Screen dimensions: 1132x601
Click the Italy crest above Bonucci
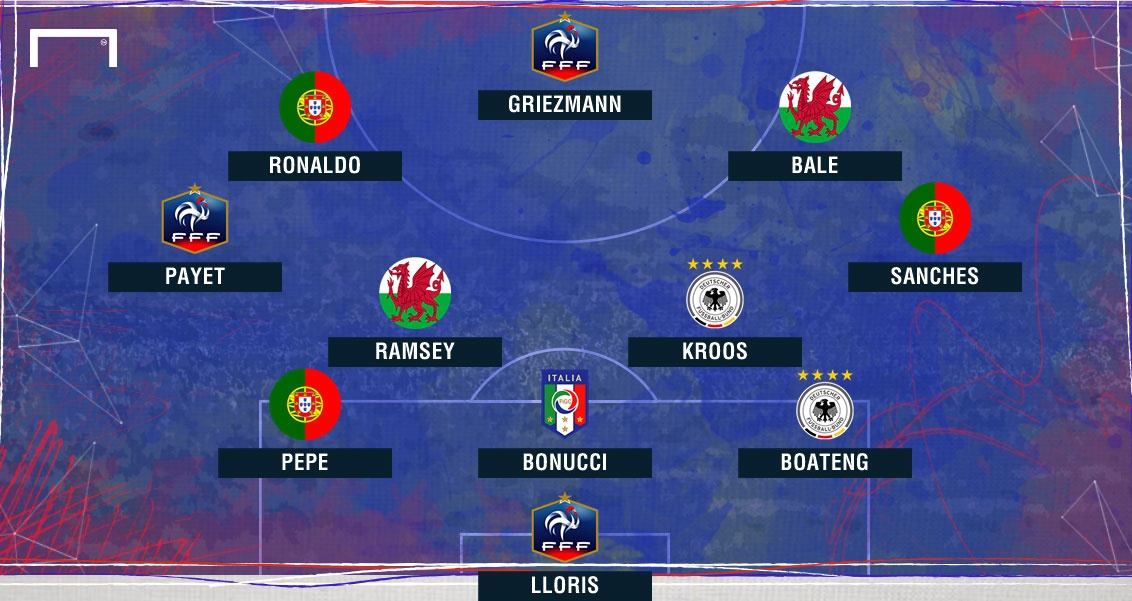(565, 403)
